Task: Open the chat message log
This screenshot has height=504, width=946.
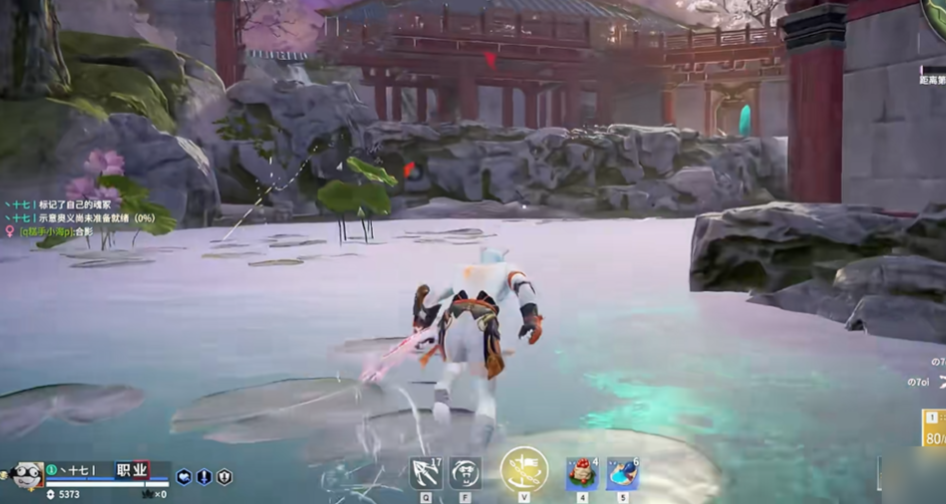Action: (80, 217)
